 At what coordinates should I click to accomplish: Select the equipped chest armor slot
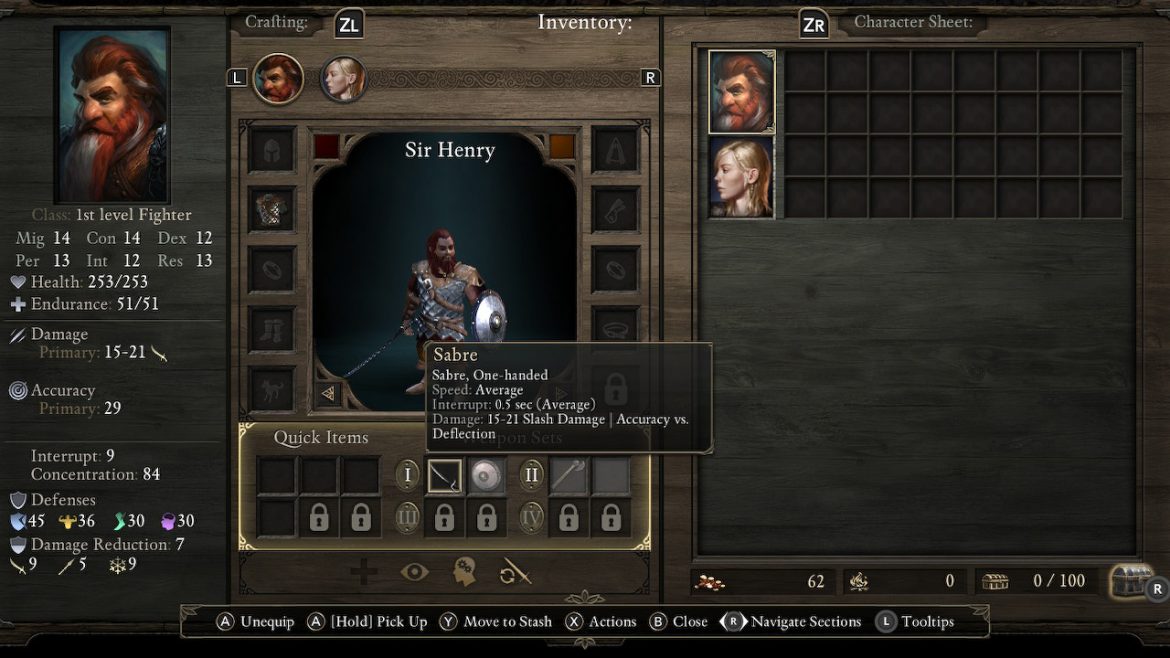pyautogui.click(x=272, y=209)
